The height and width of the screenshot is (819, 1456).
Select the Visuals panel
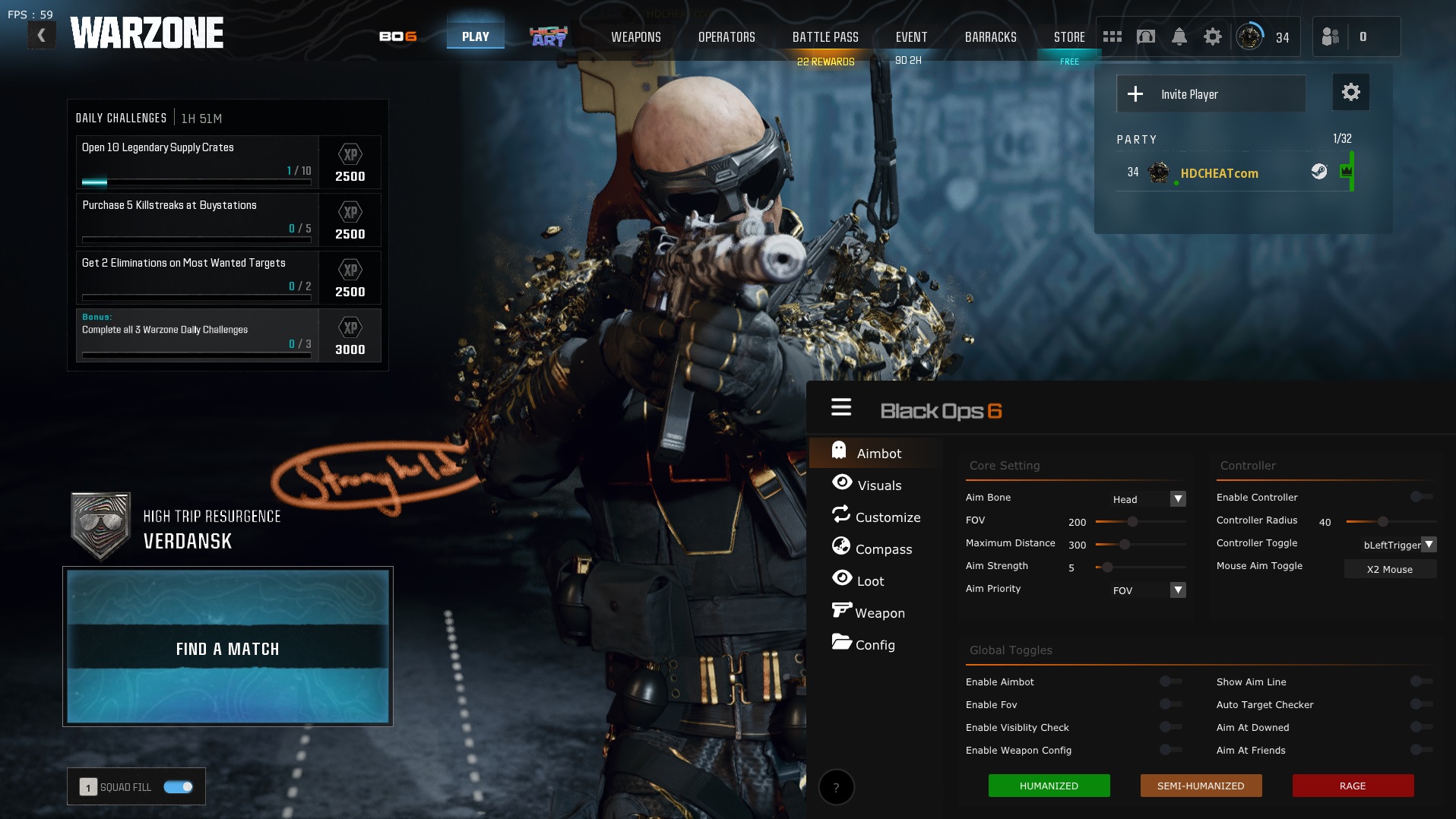[879, 485]
